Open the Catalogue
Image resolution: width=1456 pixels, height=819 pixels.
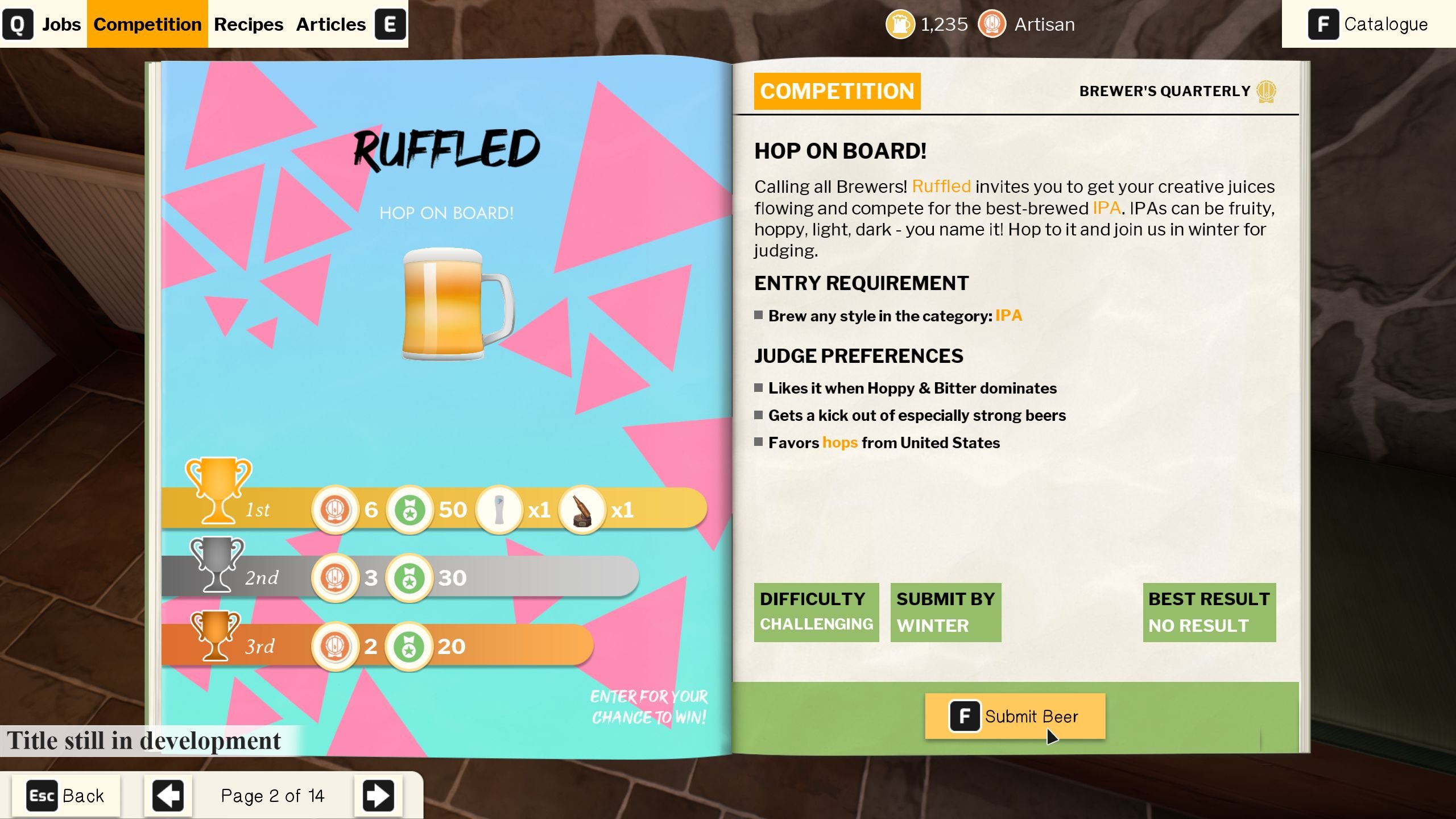(1387, 24)
